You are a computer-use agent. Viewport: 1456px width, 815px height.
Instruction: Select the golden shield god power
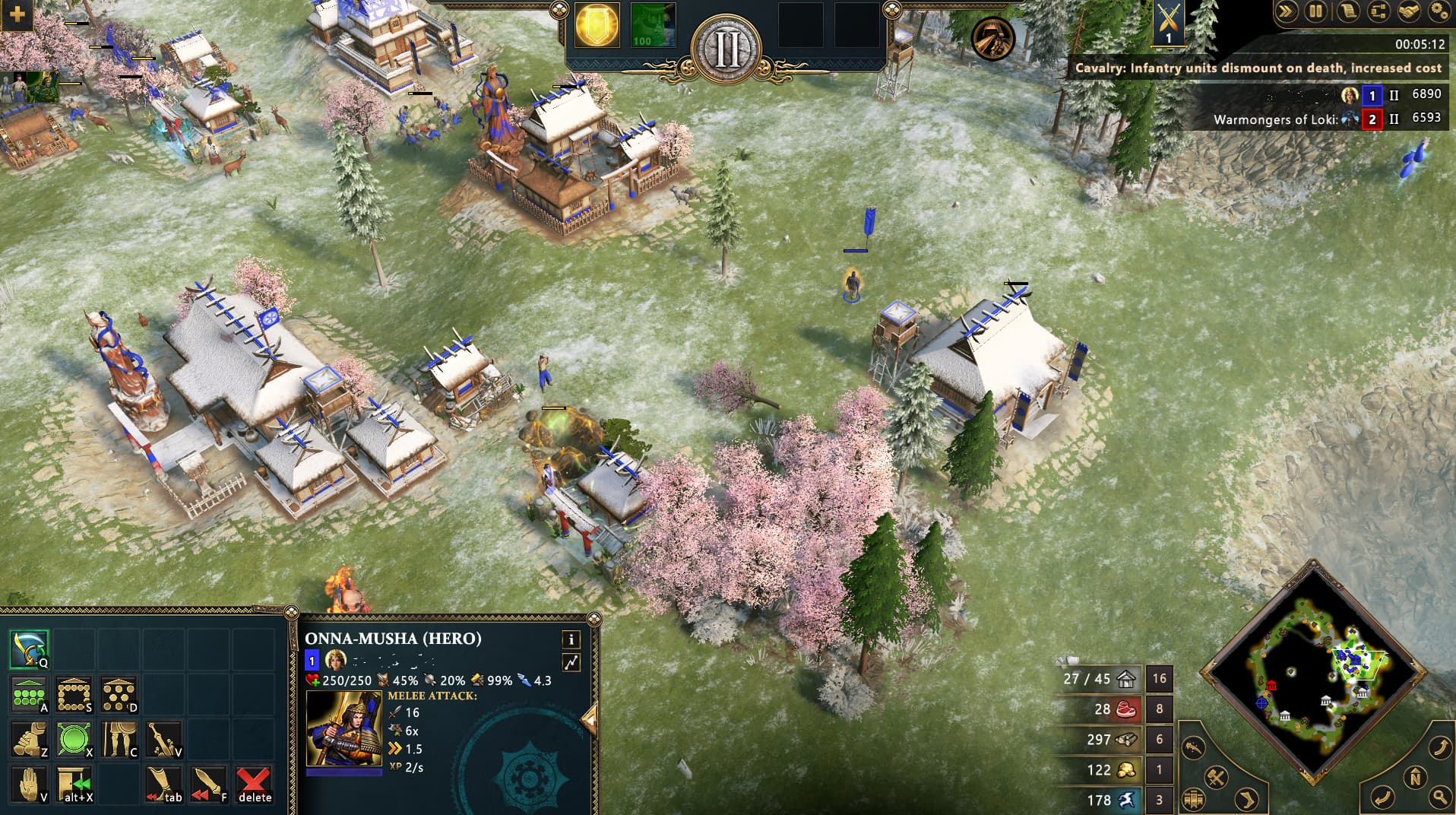point(597,25)
